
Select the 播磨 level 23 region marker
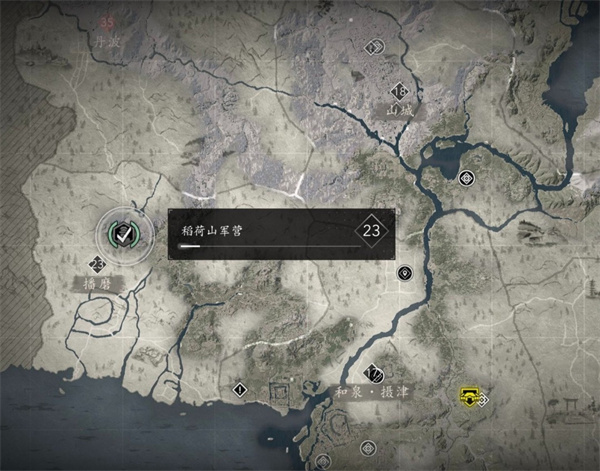coord(97,265)
